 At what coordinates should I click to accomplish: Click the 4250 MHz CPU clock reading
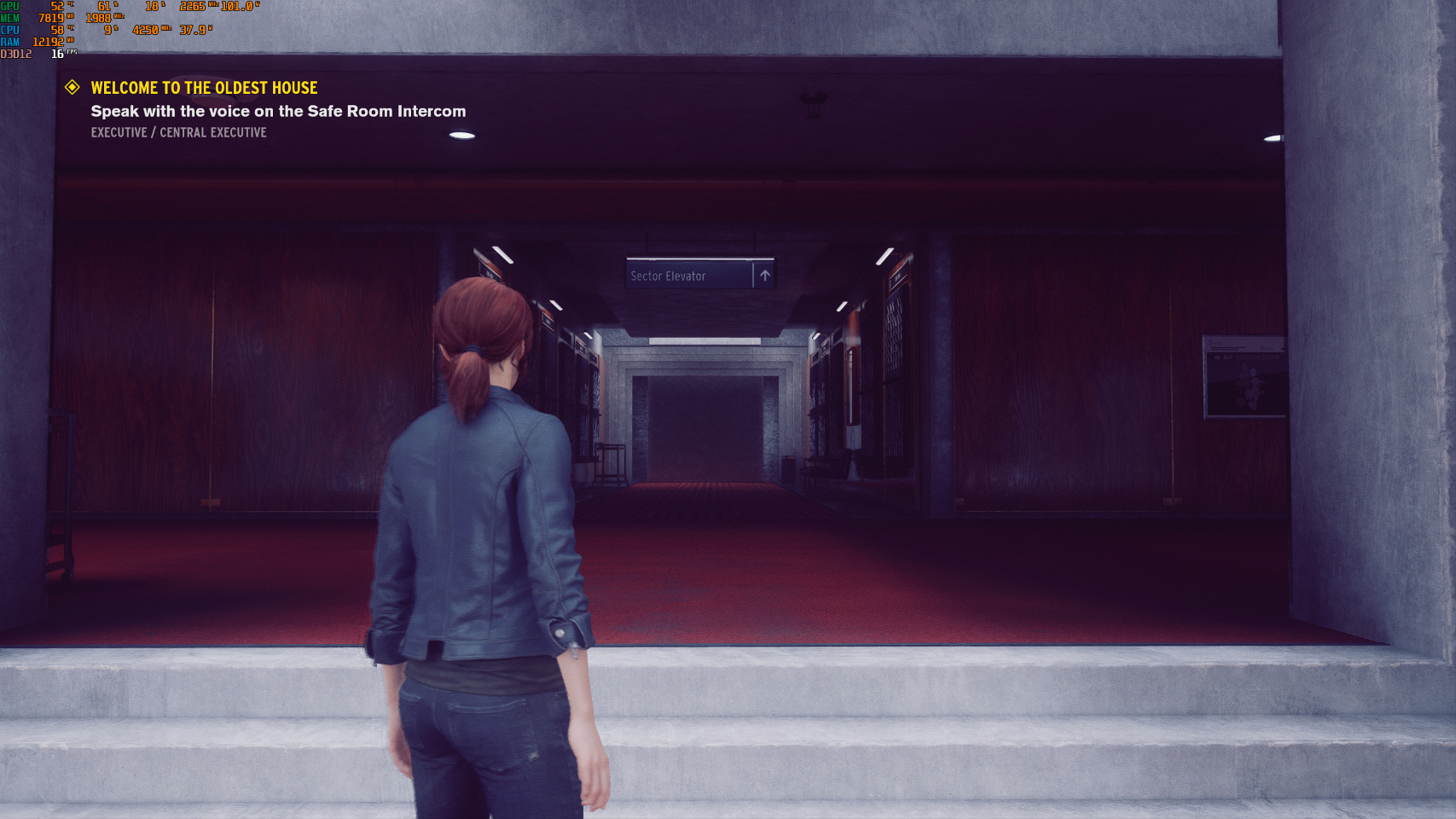pos(144,27)
